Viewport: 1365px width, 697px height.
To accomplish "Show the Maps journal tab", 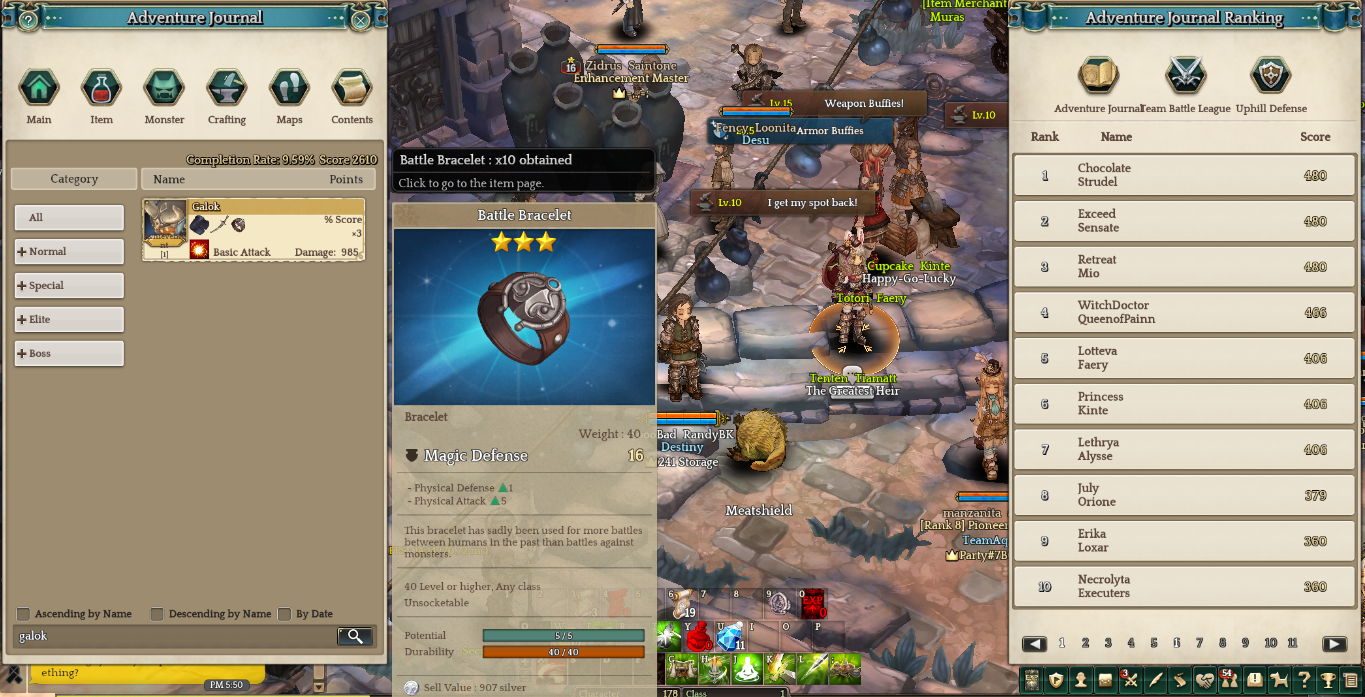I will [289, 89].
